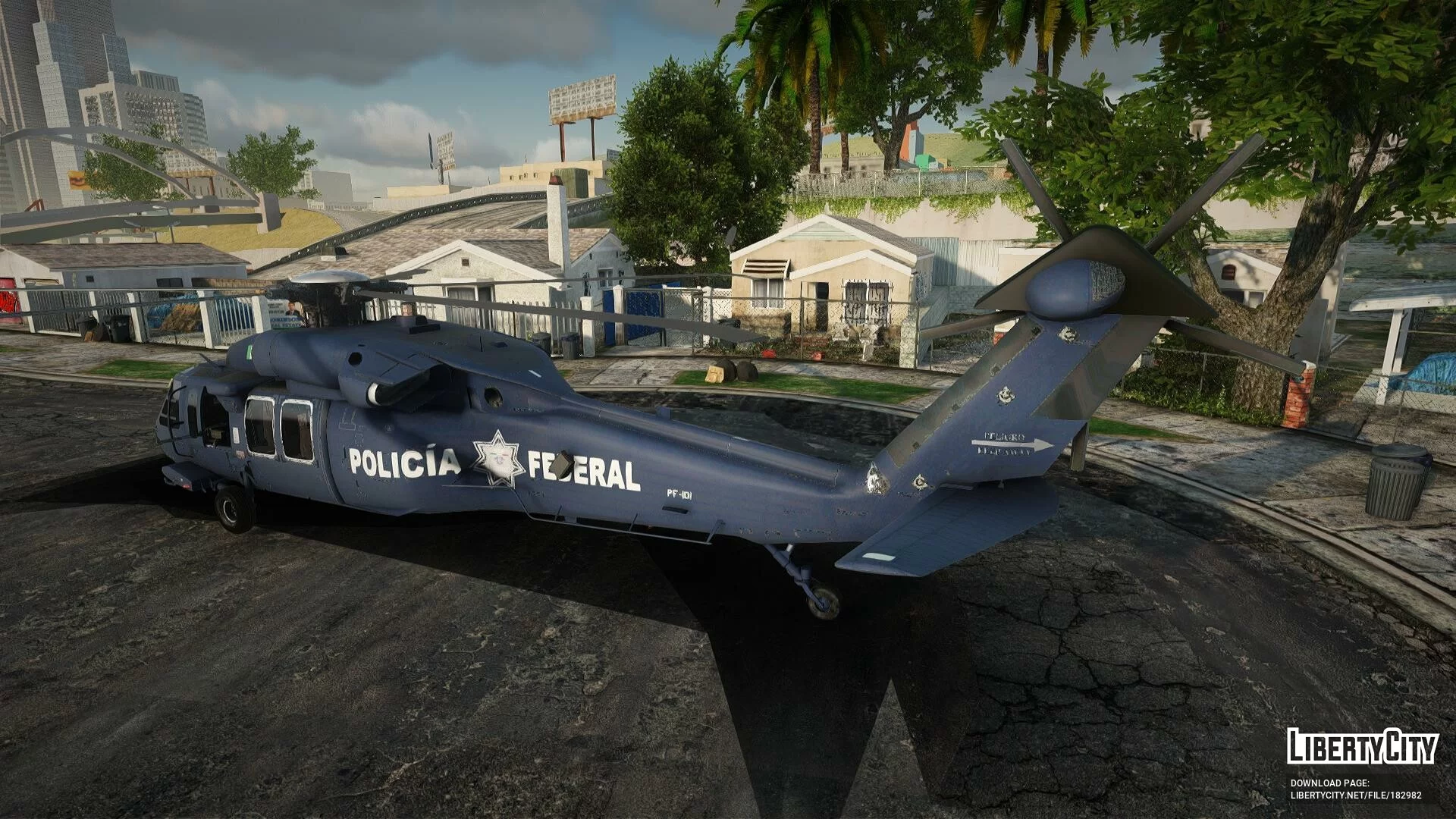Open the libertycity.net/file/182982 download link
The height and width of the screenshot is (819, 1456).
(x=1356, y=795)
